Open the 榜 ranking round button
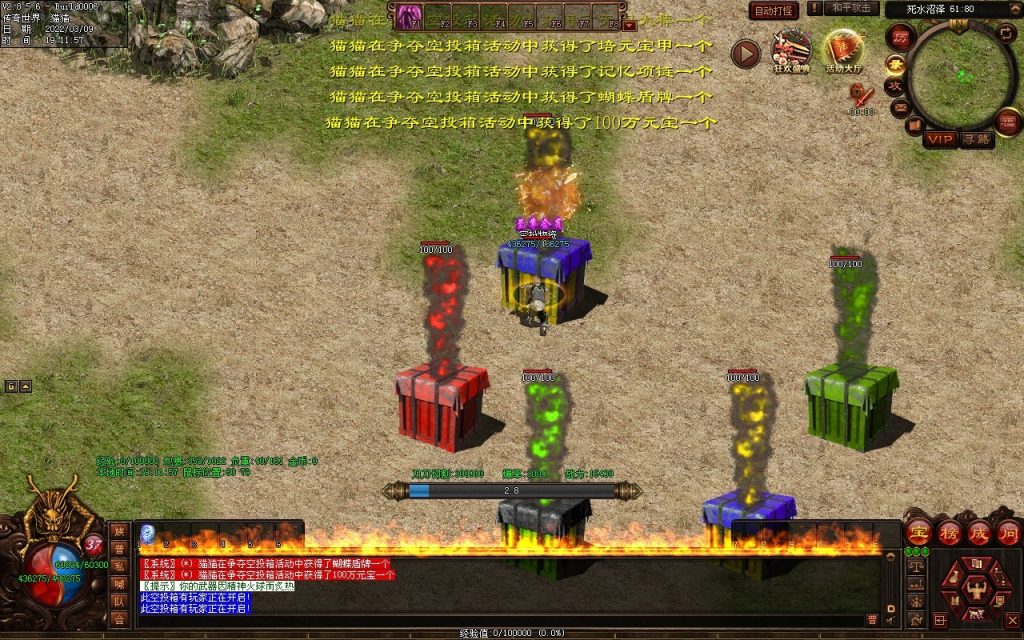 (949, 532)
